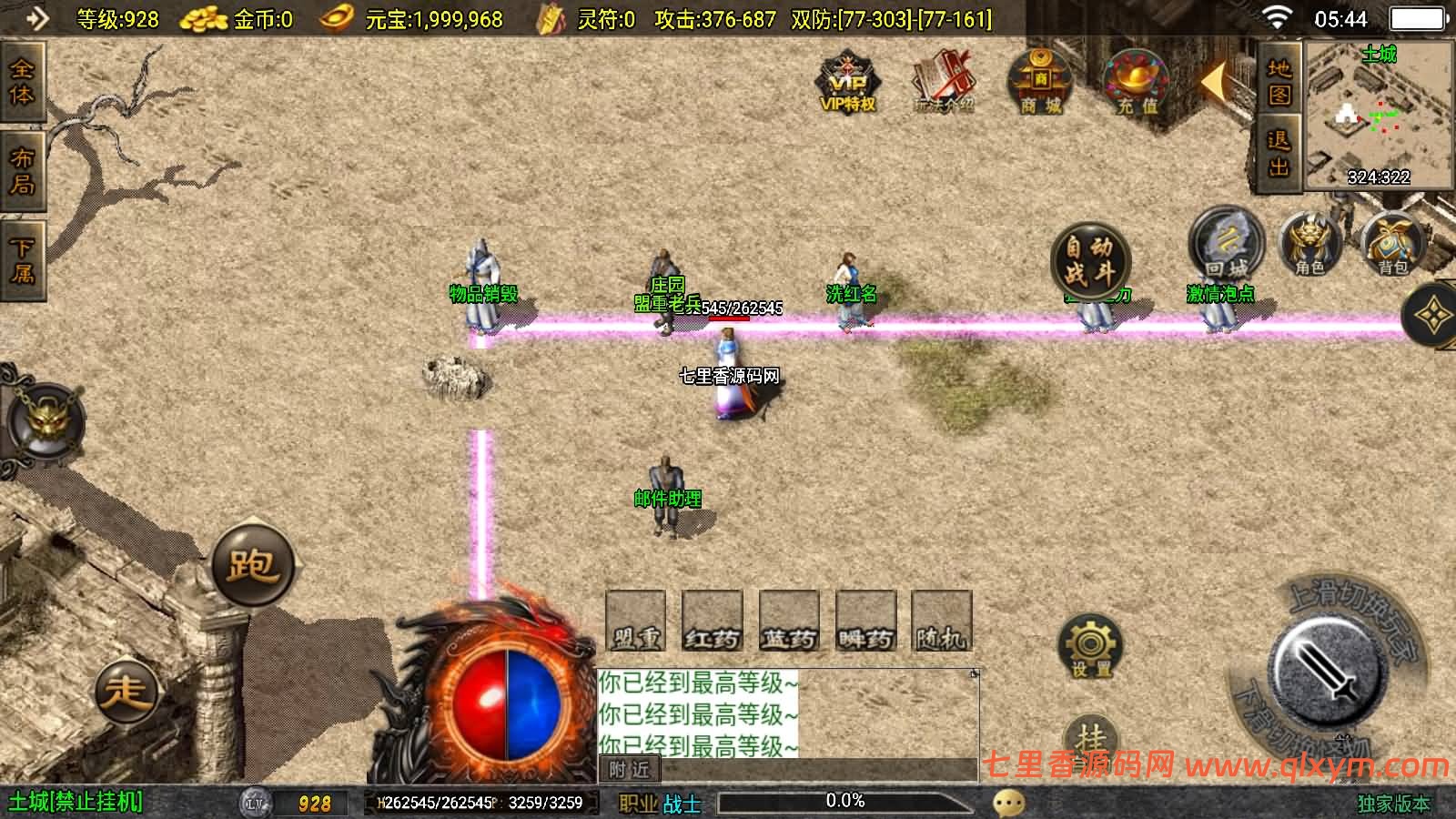The image size is (1456, 819).
Task: Open the 商城 shop
Action: 1040,82
